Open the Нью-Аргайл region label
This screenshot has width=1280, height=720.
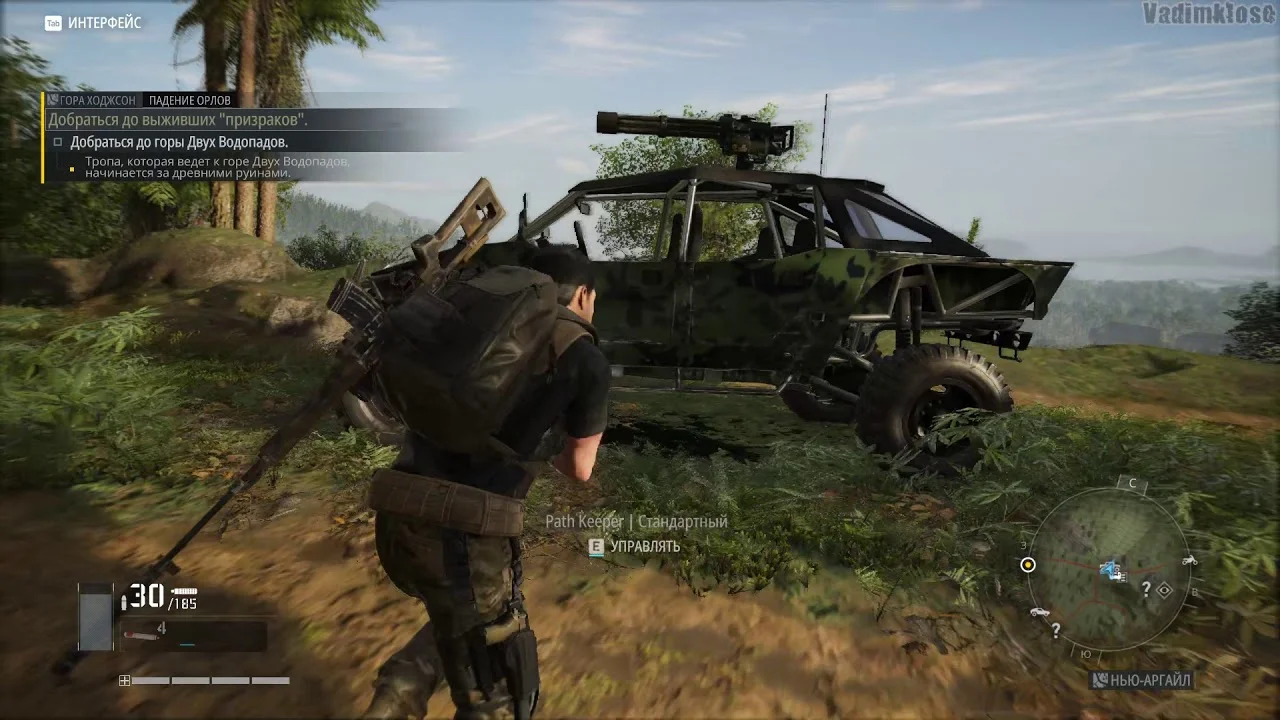tap(1142, 681)
